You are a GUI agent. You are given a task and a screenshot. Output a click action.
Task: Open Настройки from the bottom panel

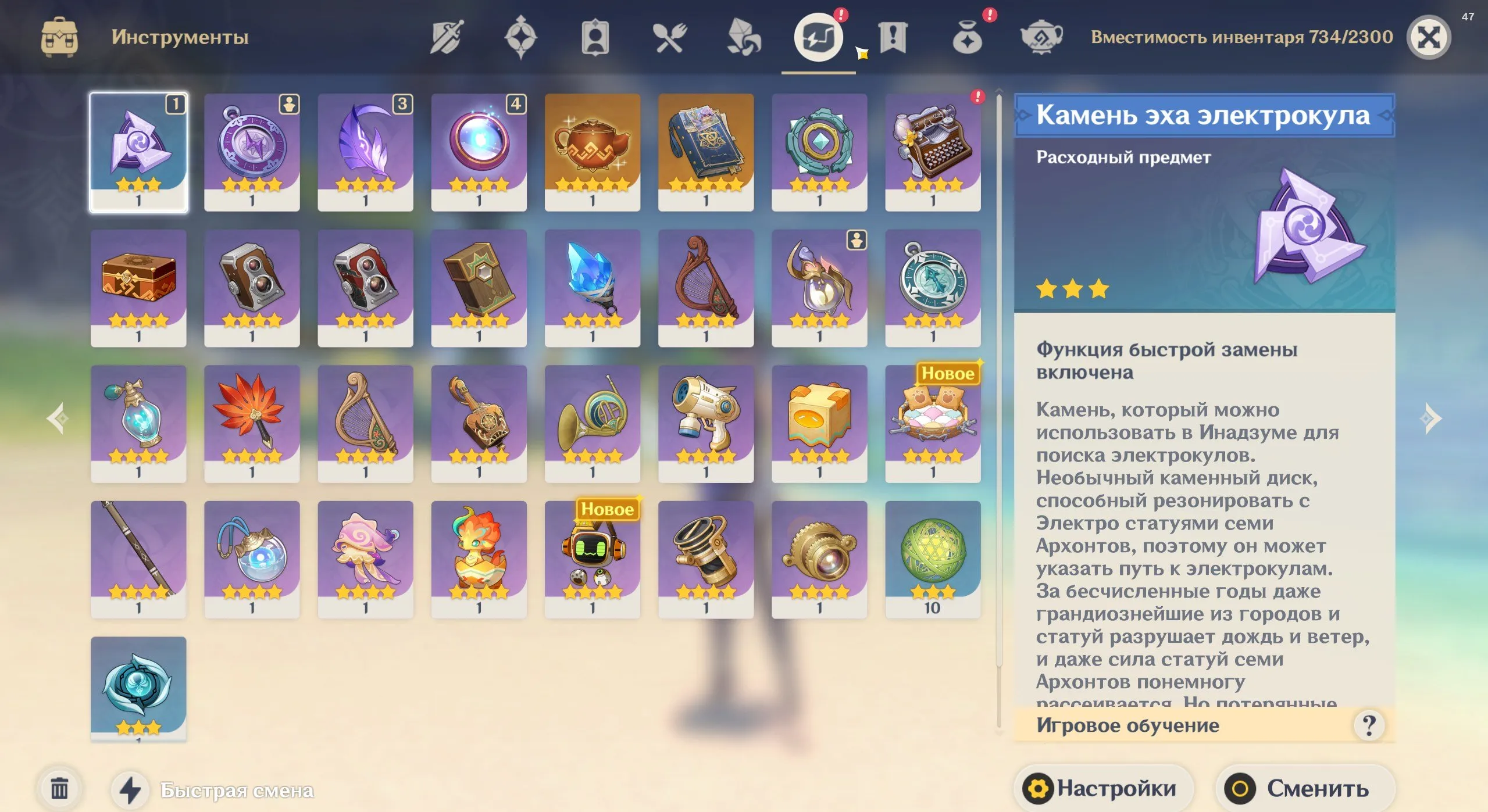(x=1104, y=788)
